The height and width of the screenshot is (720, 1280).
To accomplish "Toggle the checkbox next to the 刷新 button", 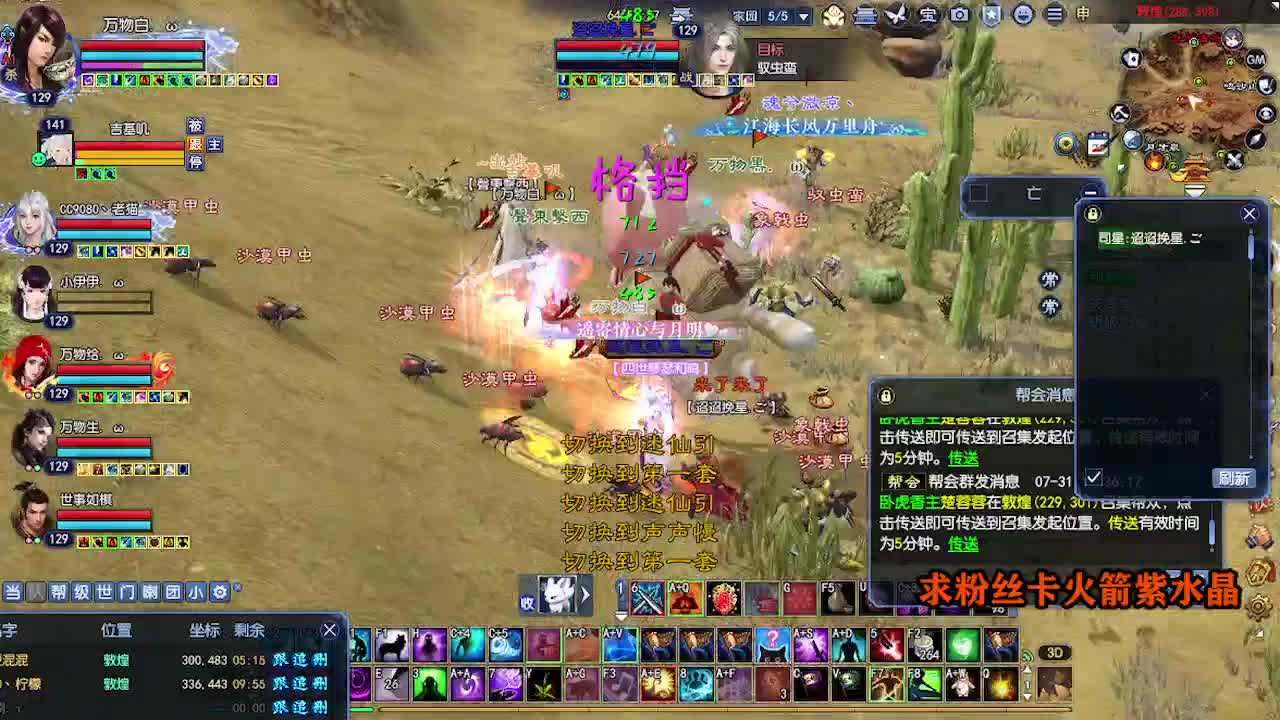I will (1094, 475).
